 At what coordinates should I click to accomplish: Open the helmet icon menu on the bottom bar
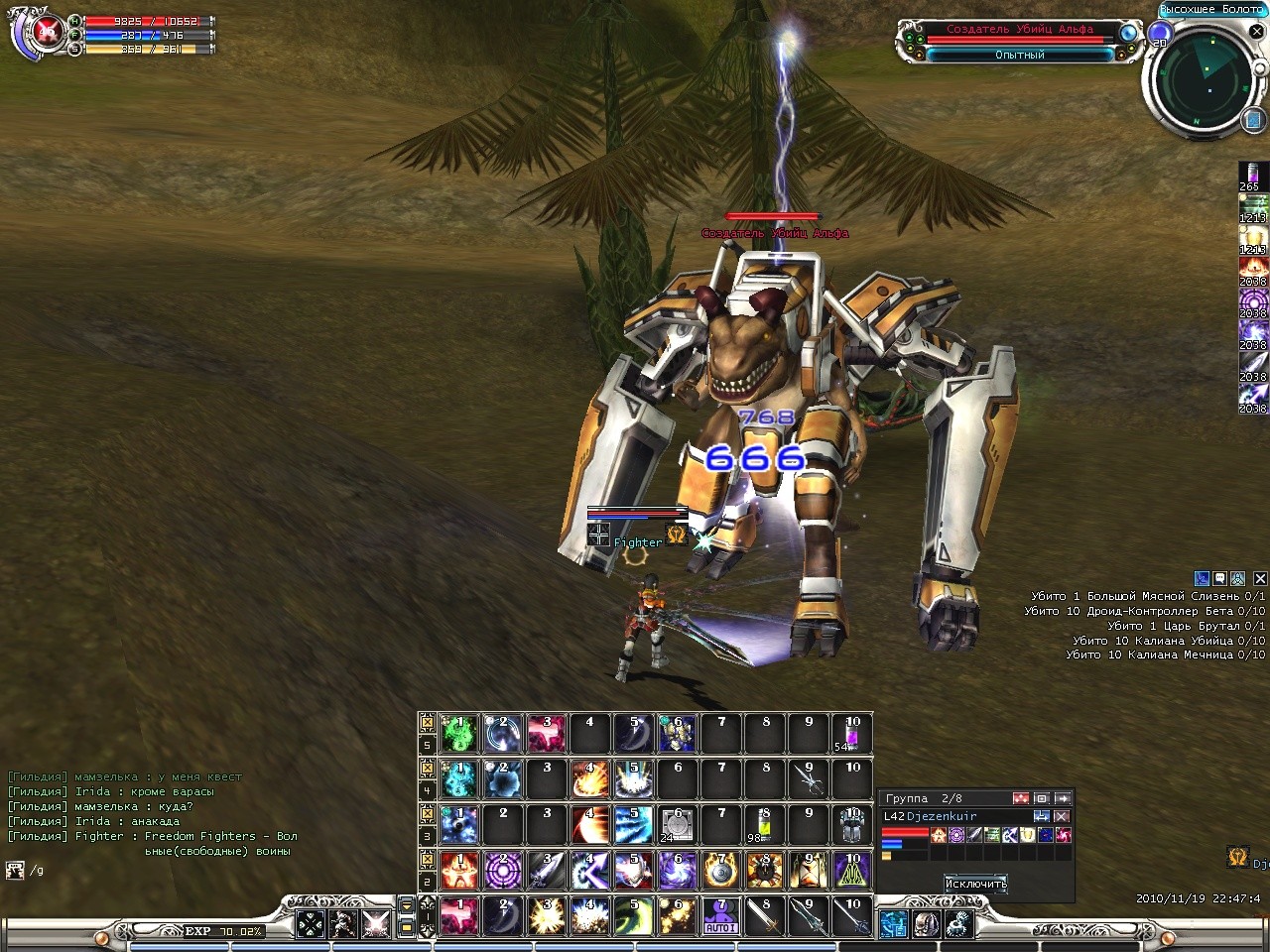pyautogui.click(x=927, y=925)
